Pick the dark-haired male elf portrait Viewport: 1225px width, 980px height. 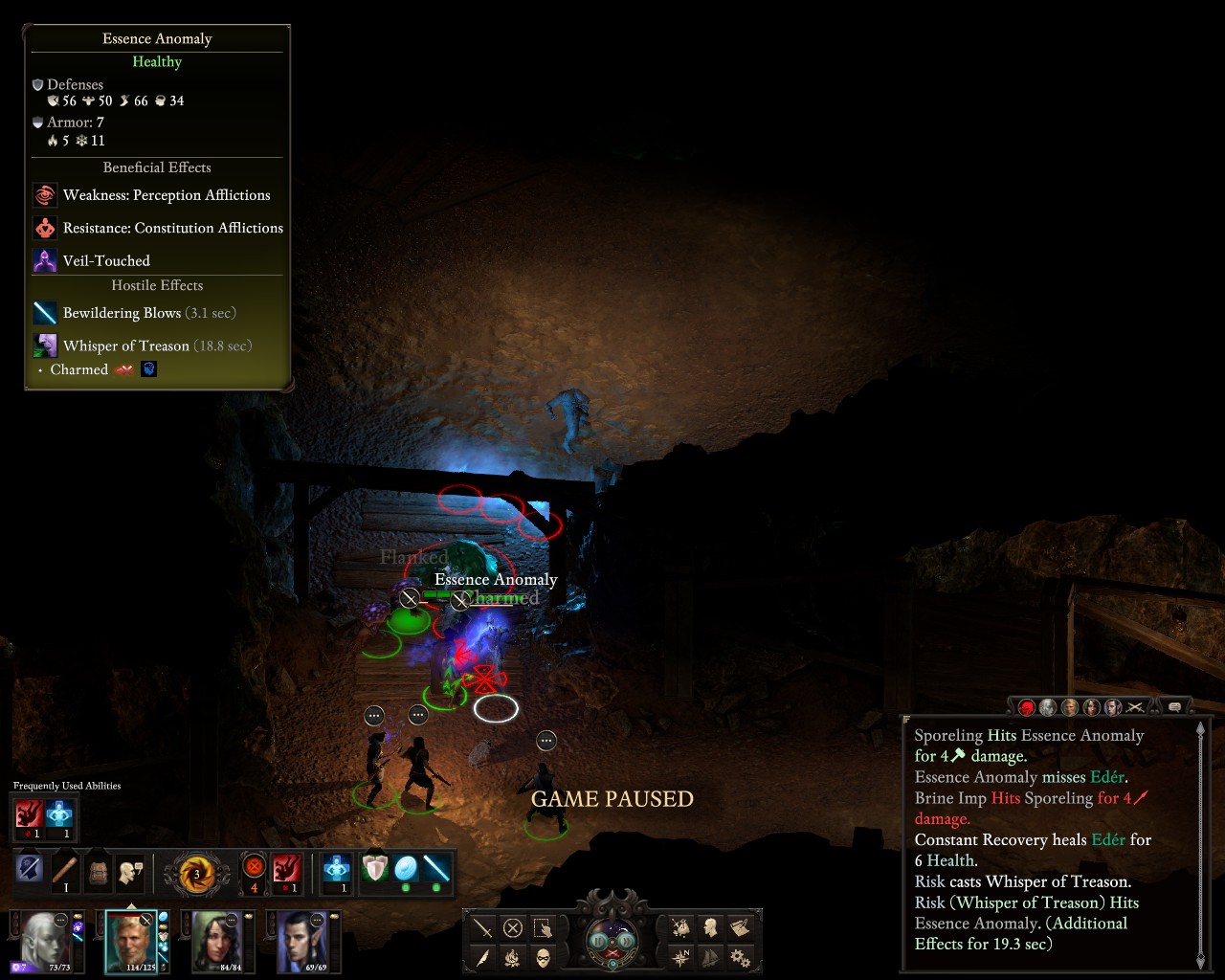(303, 940)
